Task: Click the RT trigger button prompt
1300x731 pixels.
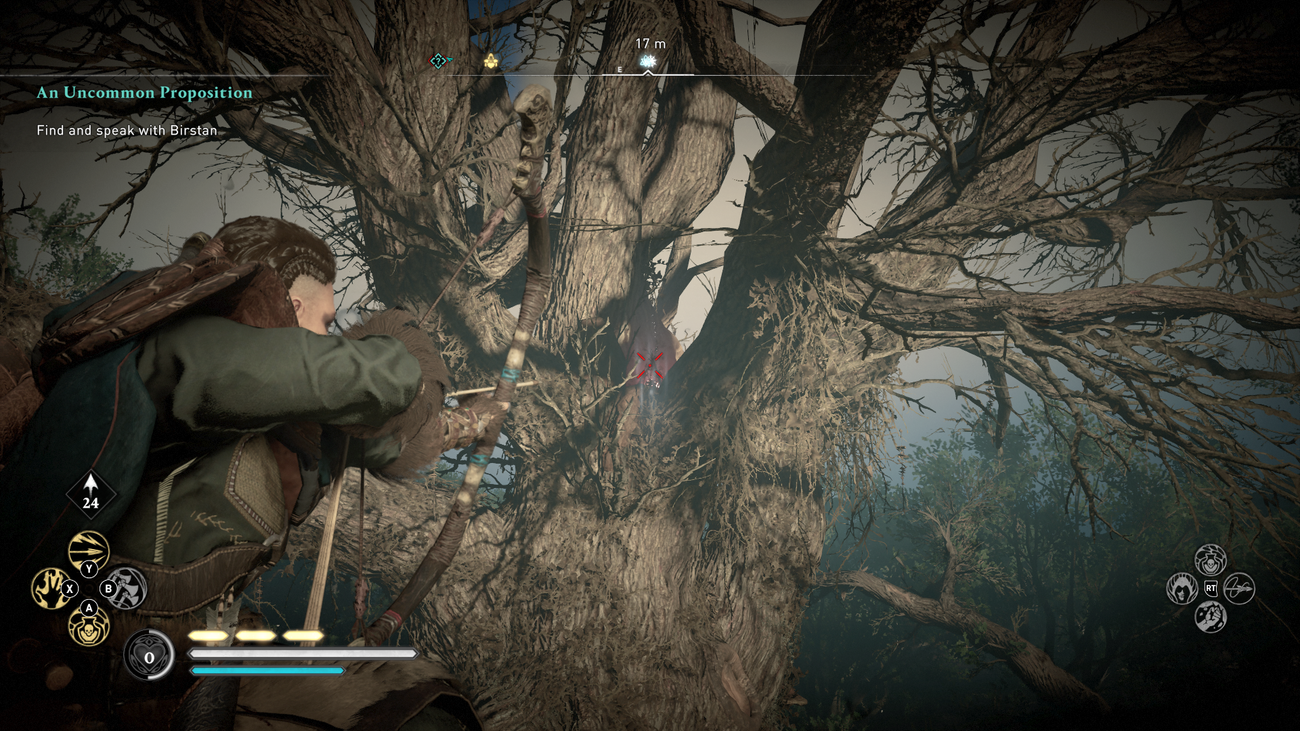Action: click(1211, 588)
